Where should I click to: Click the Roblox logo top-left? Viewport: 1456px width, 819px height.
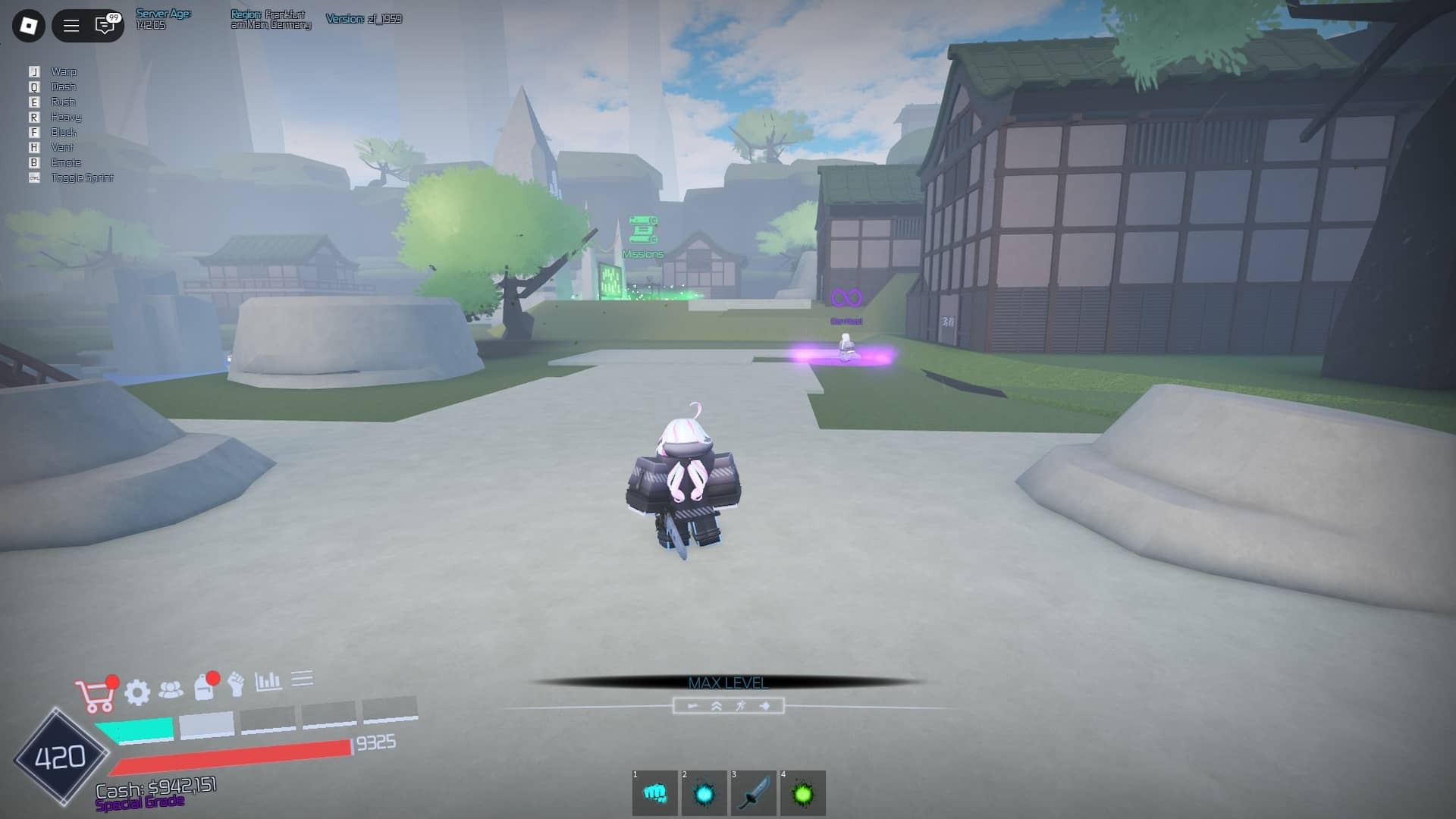pyautogui.click(x=29, y=25)
